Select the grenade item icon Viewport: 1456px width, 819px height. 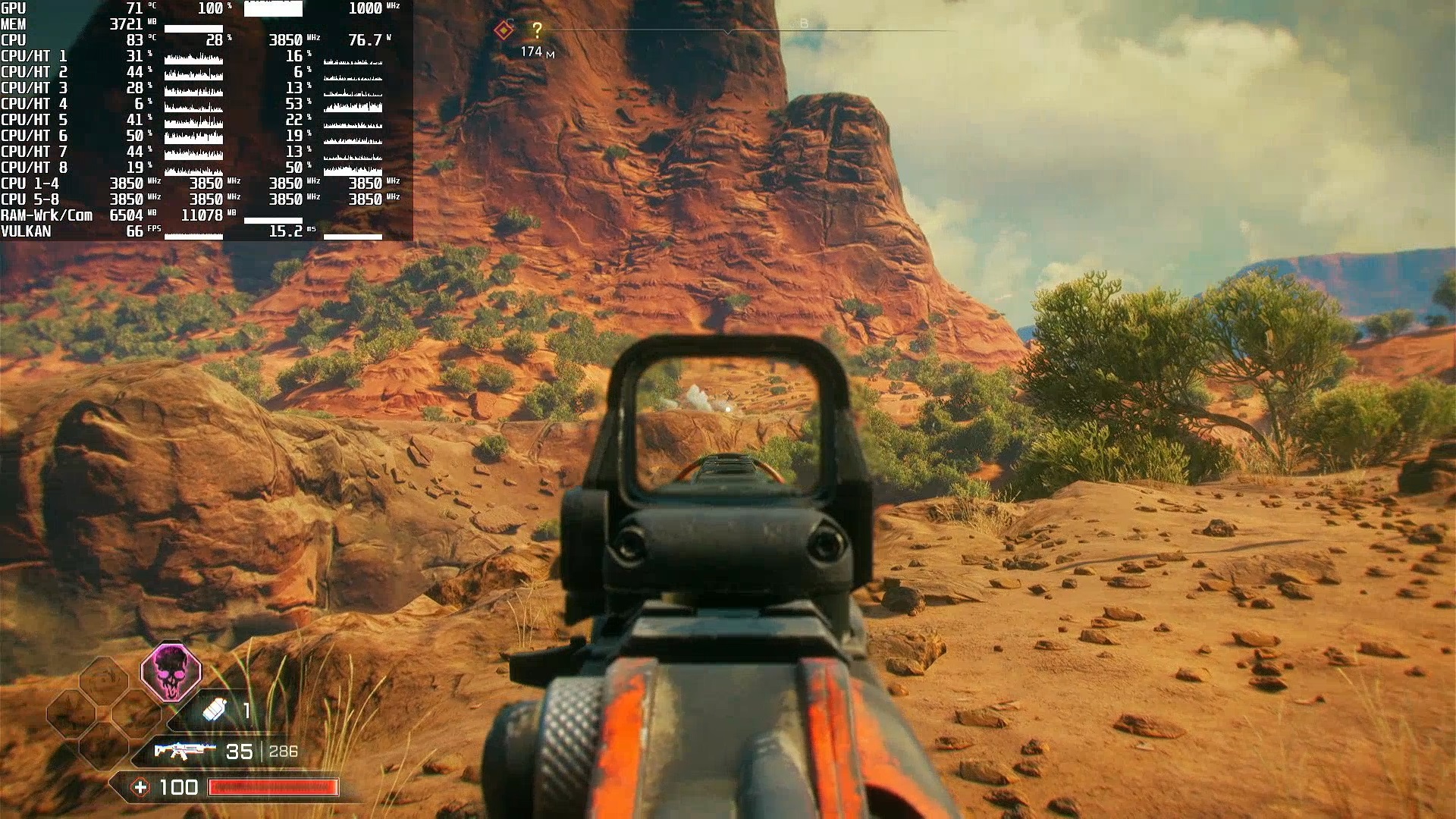click(x=215, y=711)
